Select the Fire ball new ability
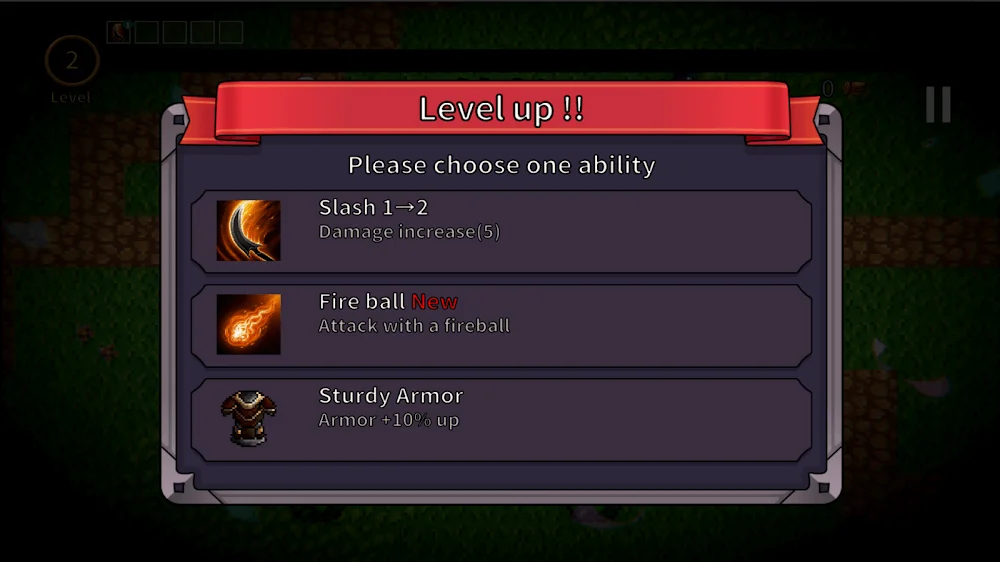This screenshot has height=562, width=1000. tap(500, 324)
